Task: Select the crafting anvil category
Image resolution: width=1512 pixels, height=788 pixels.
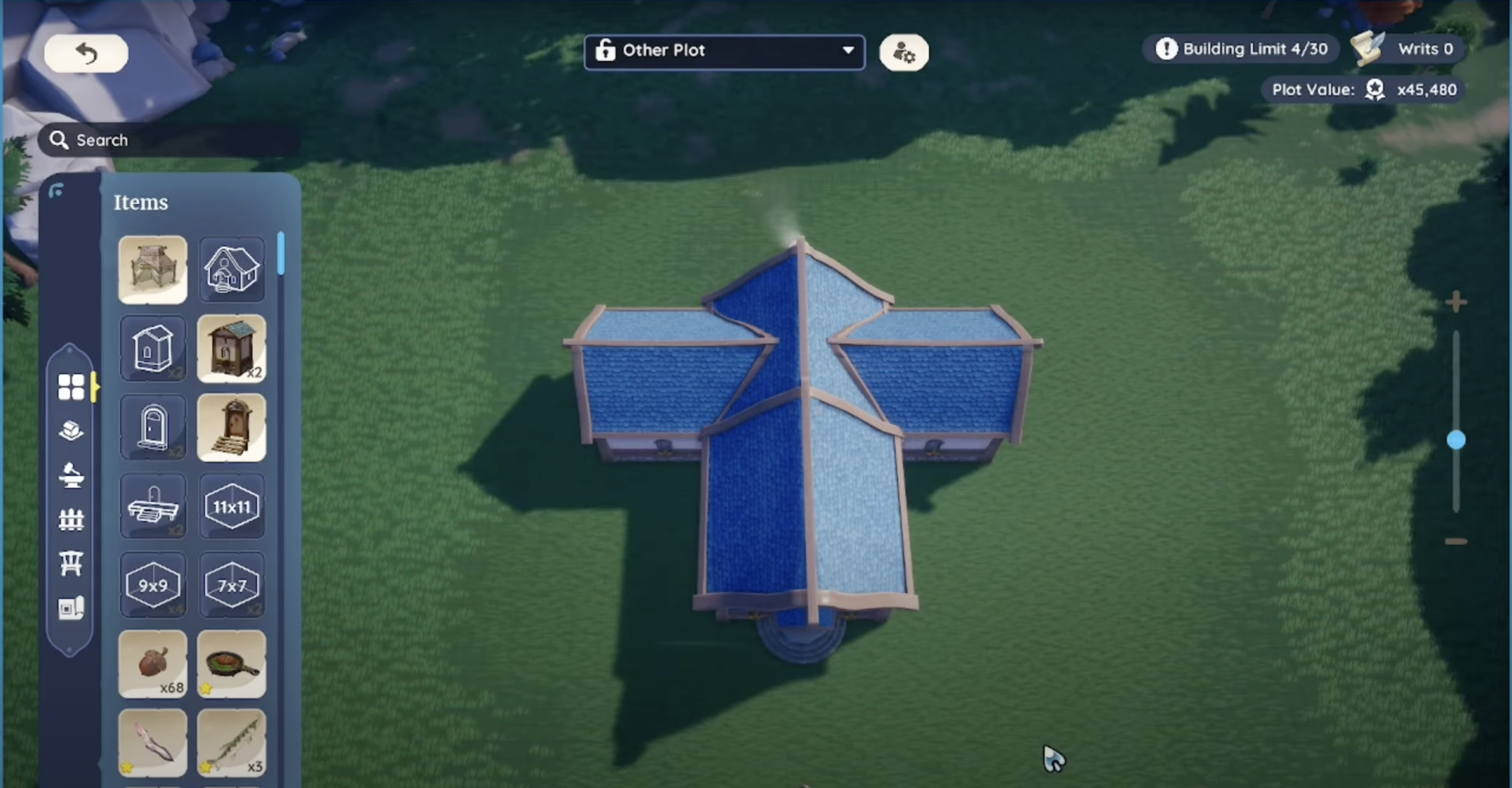Action: 71,475
